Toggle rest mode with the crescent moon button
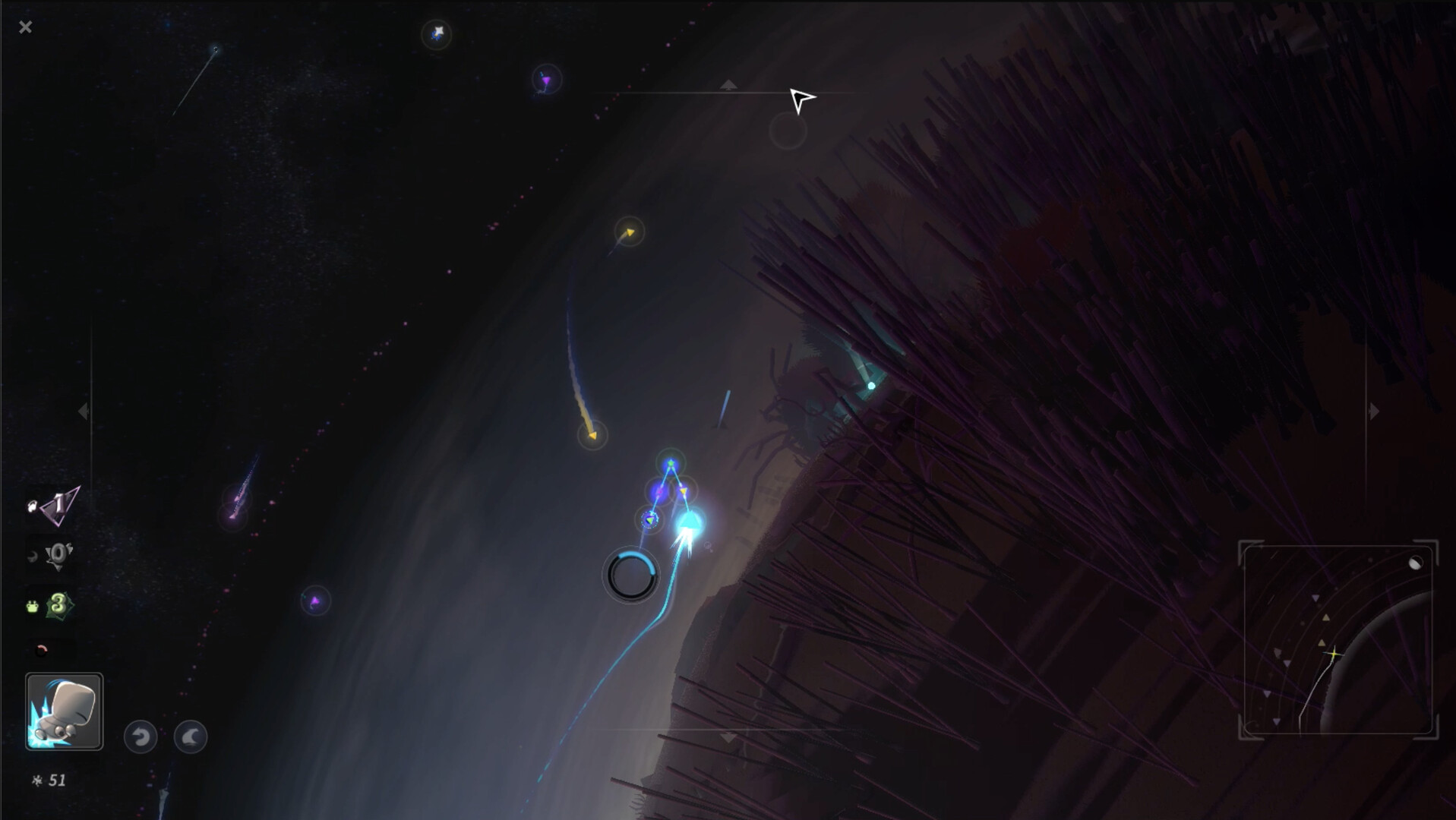Viewport: 1456px width, 820px height. [x=190, y=736]
